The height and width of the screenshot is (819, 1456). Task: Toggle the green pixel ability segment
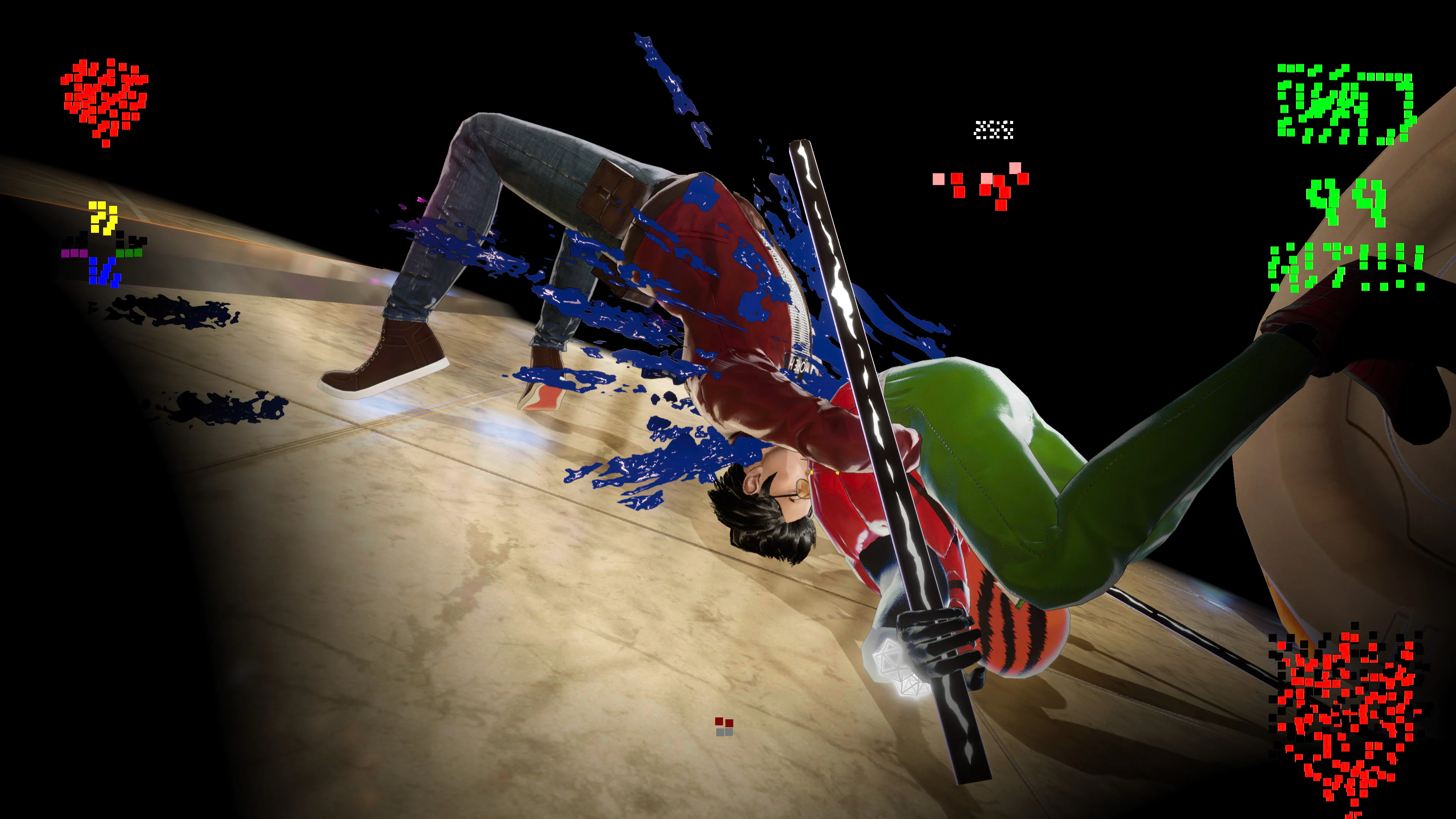129,253
